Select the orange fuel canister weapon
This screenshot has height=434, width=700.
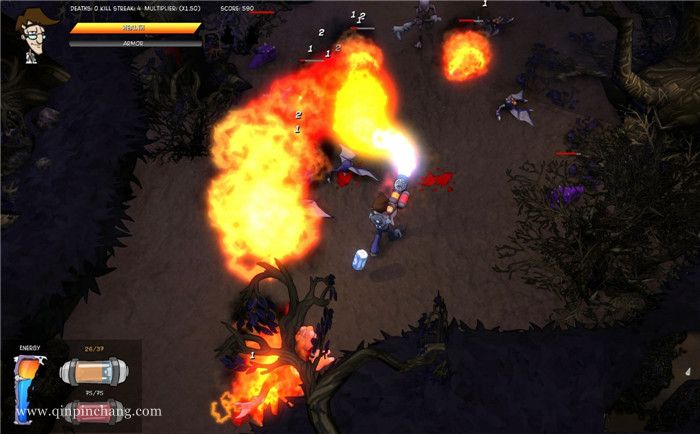[x=92, y=371]
